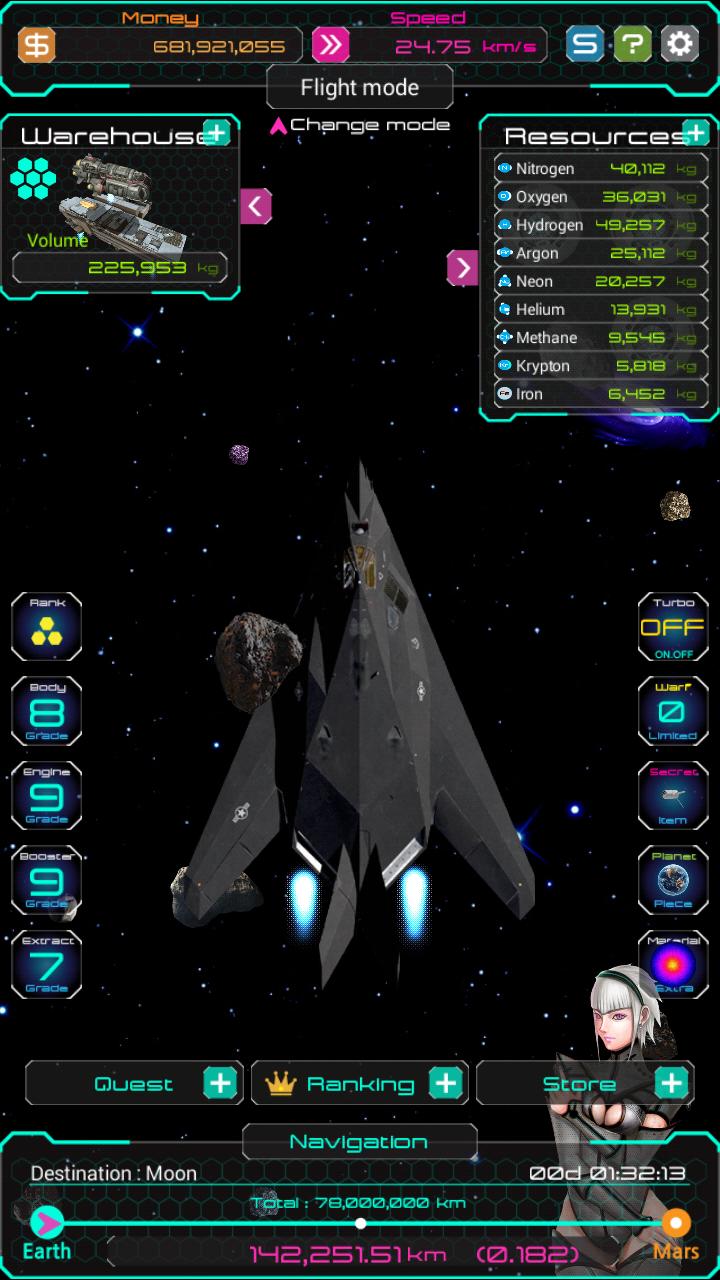Collapse Resources panel with right arrow
The image size is (720, 1280).
tap(462, 267)
